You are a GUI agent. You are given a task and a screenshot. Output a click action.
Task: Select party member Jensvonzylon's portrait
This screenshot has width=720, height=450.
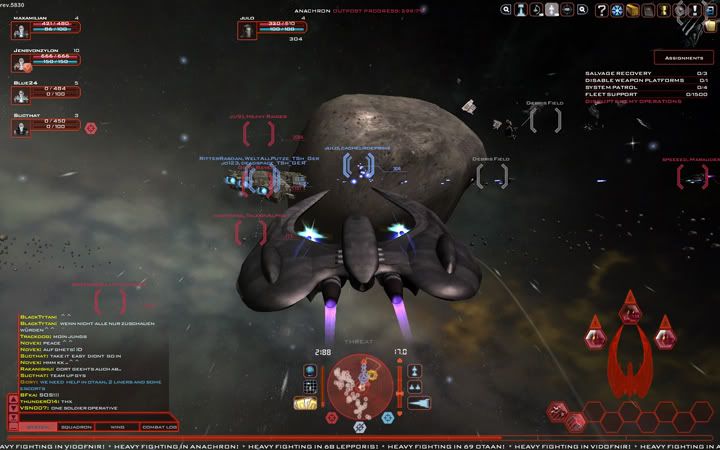(x=20, y=62)
